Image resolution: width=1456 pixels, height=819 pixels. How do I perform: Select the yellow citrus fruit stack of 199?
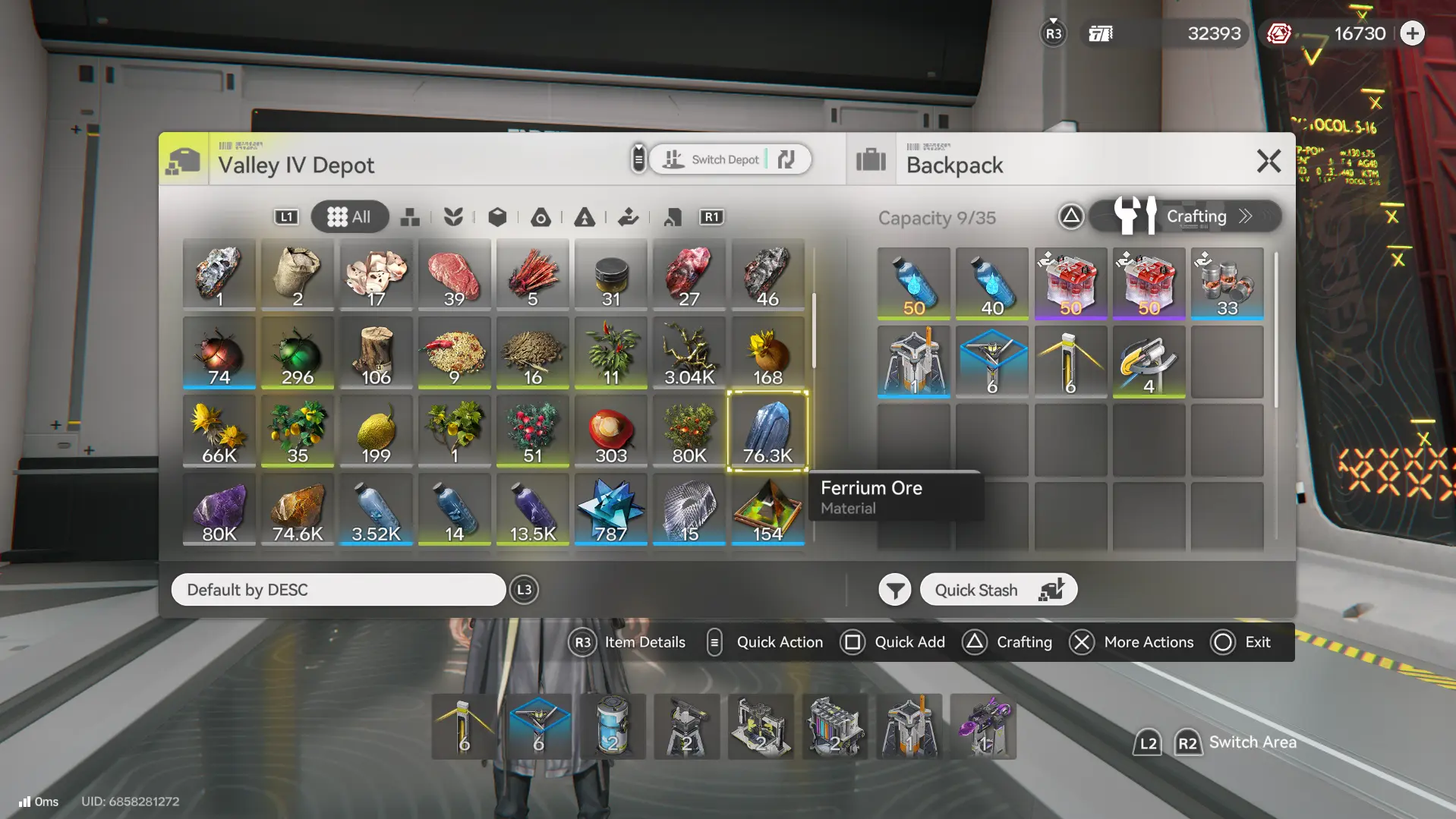[376, 431]
